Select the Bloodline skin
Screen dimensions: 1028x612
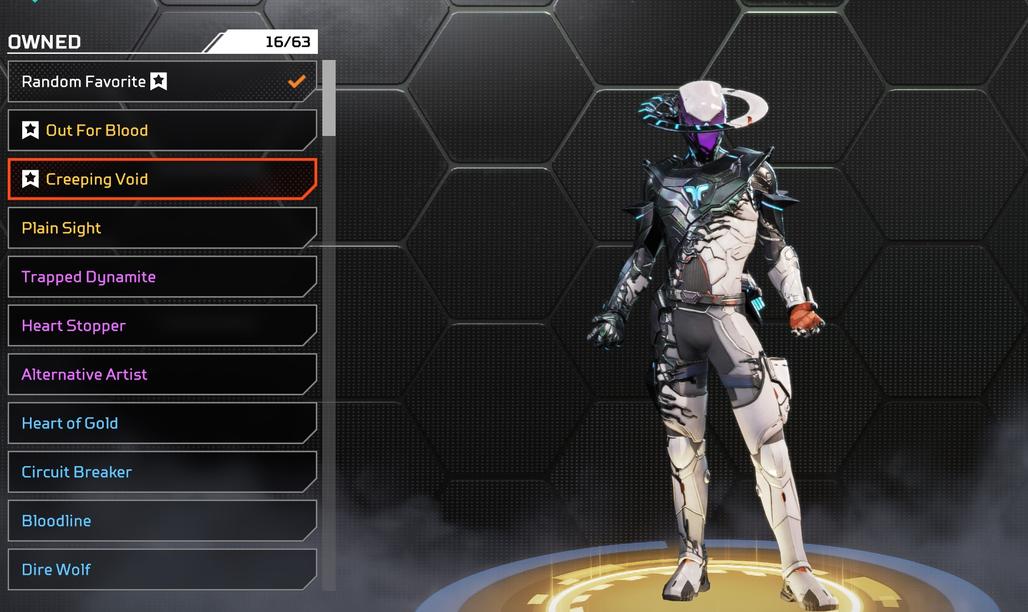pos(162,521)
